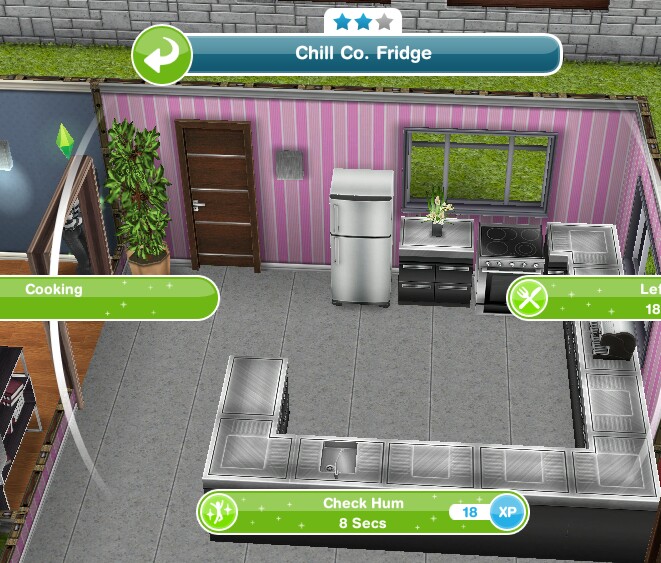Select the Check Hum action
Image resolution: width=661 pixels, height=563 pixels.
coord(362,512)
